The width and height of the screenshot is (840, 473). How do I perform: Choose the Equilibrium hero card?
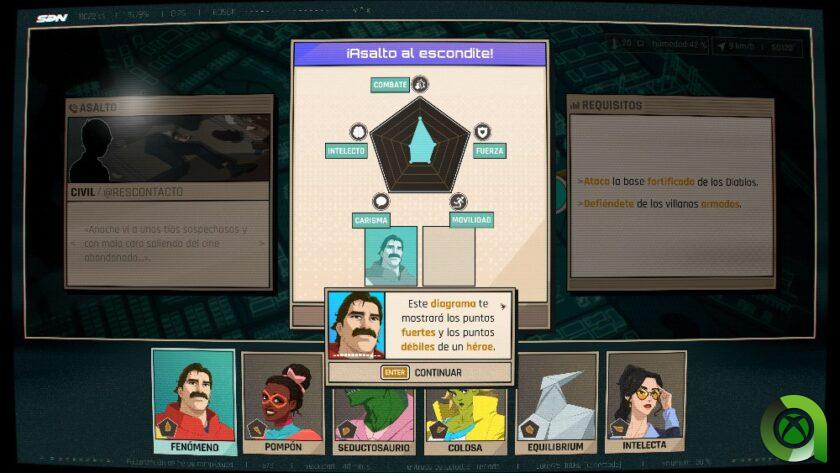coord(557,397)
